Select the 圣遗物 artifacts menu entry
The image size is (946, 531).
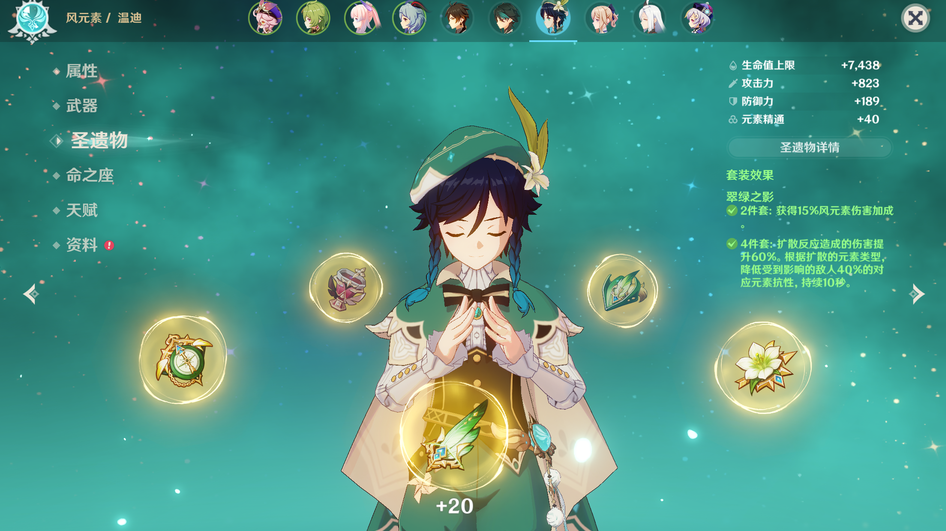(98, 141)
